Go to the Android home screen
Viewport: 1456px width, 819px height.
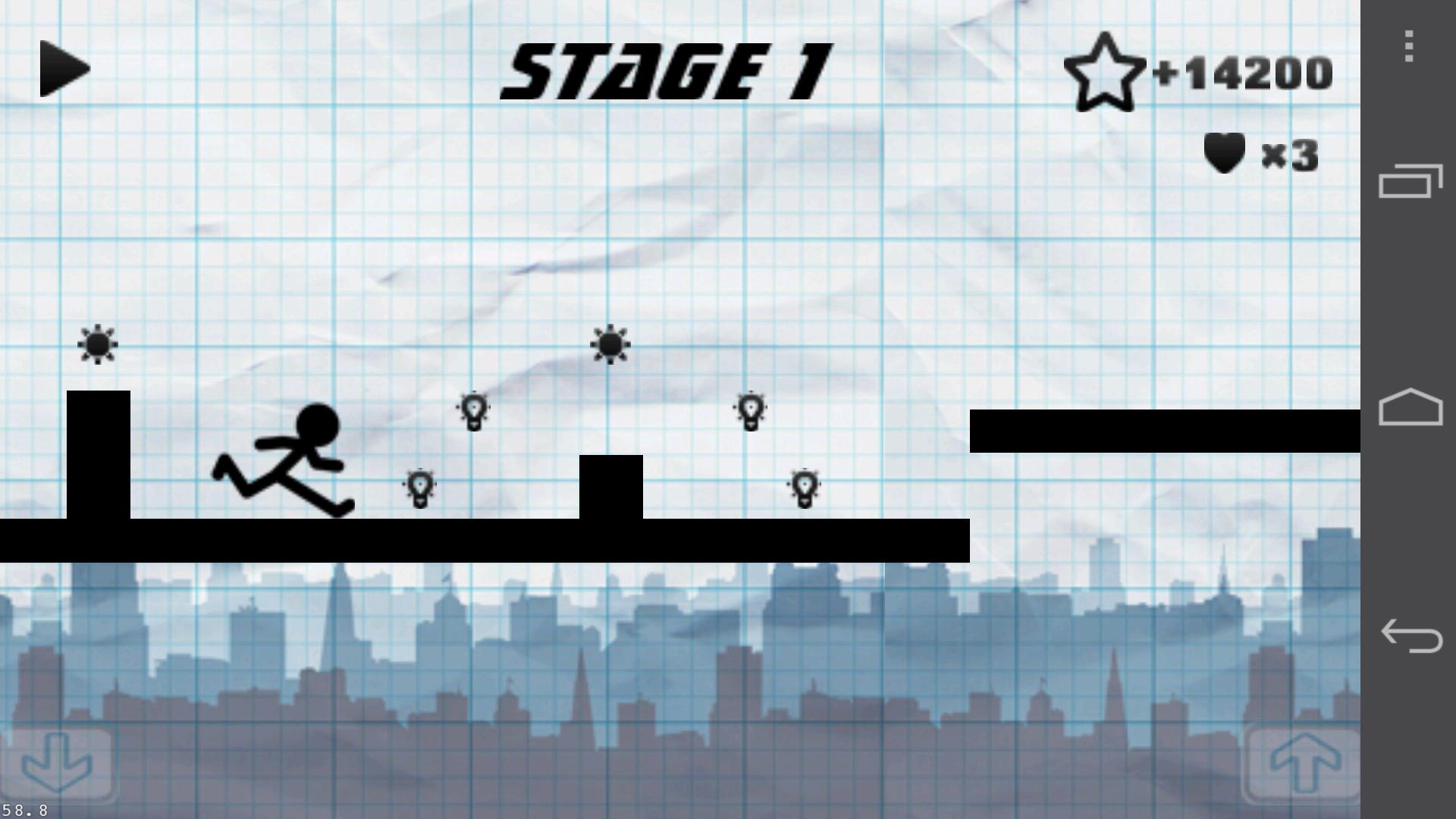[x=1410, y=408]
